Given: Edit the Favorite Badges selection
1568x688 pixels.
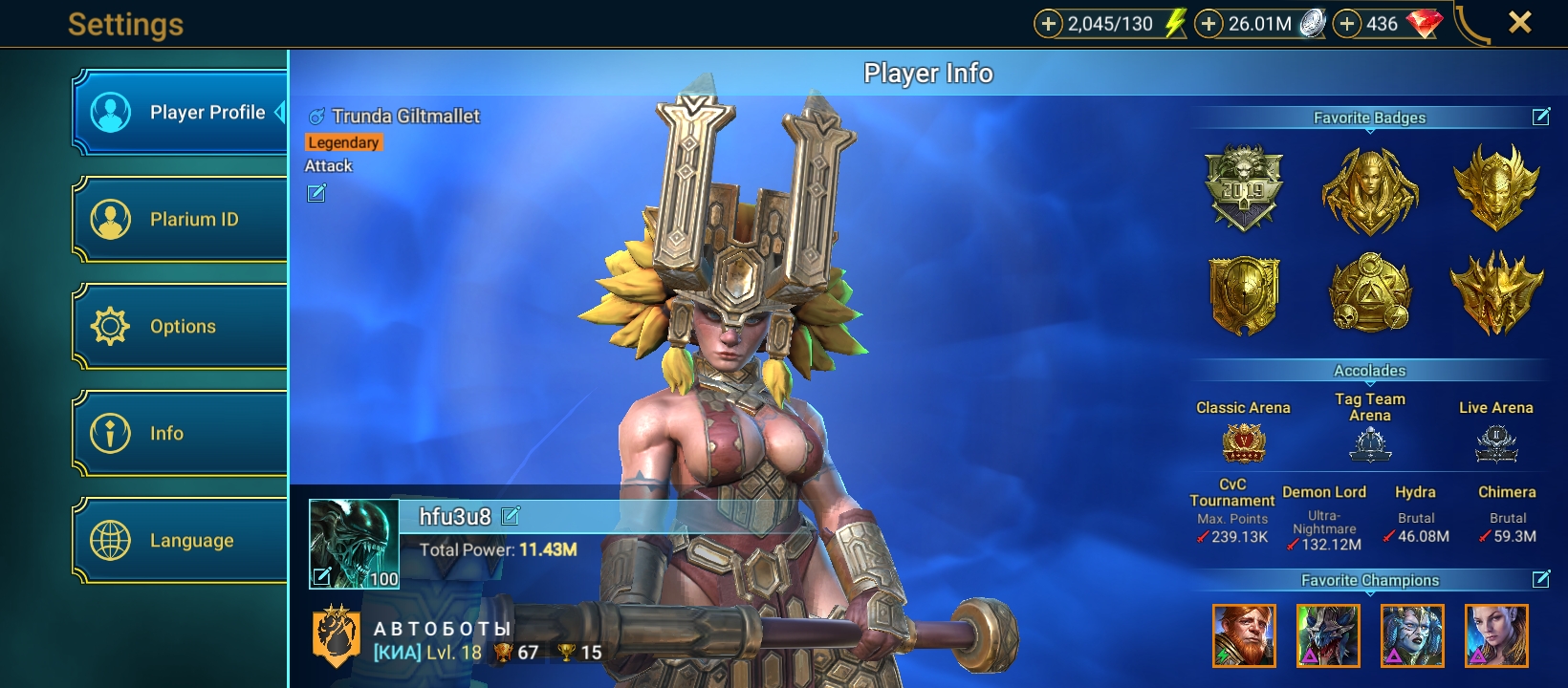Looking at the screenshot, I should pos(1541,117).
